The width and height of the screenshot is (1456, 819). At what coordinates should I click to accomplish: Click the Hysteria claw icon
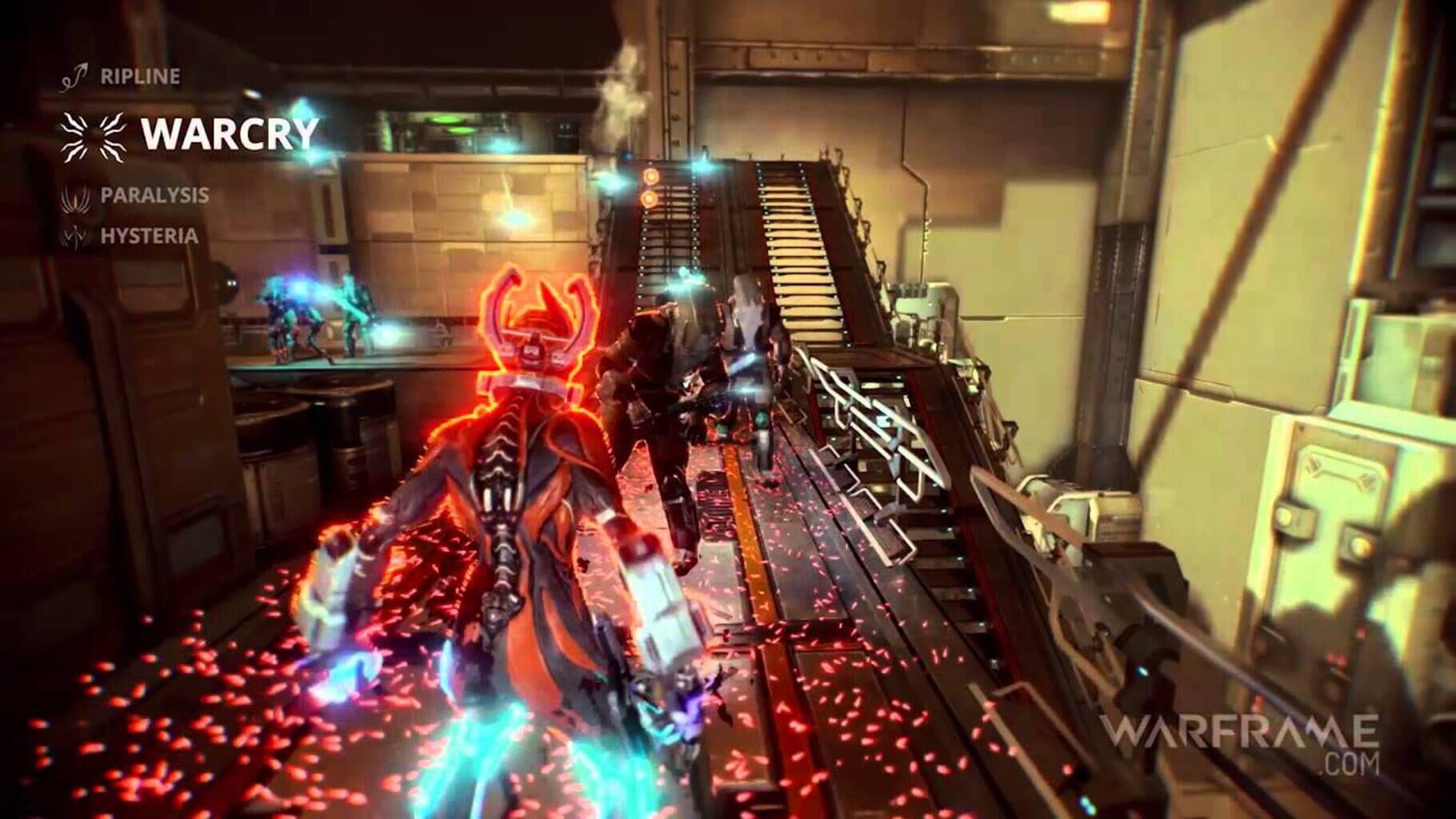point(74,236)
